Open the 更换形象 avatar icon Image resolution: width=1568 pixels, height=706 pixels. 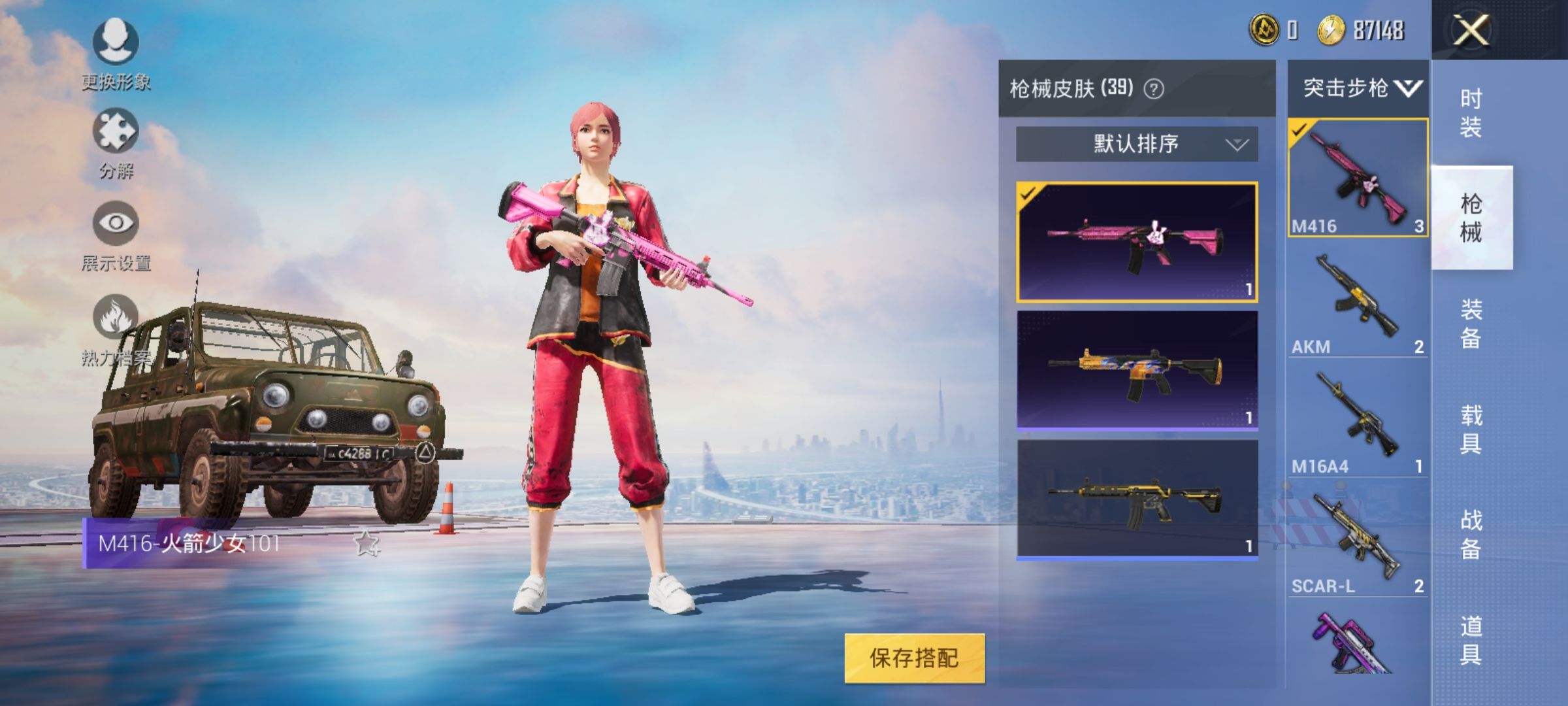pos(114,41)
